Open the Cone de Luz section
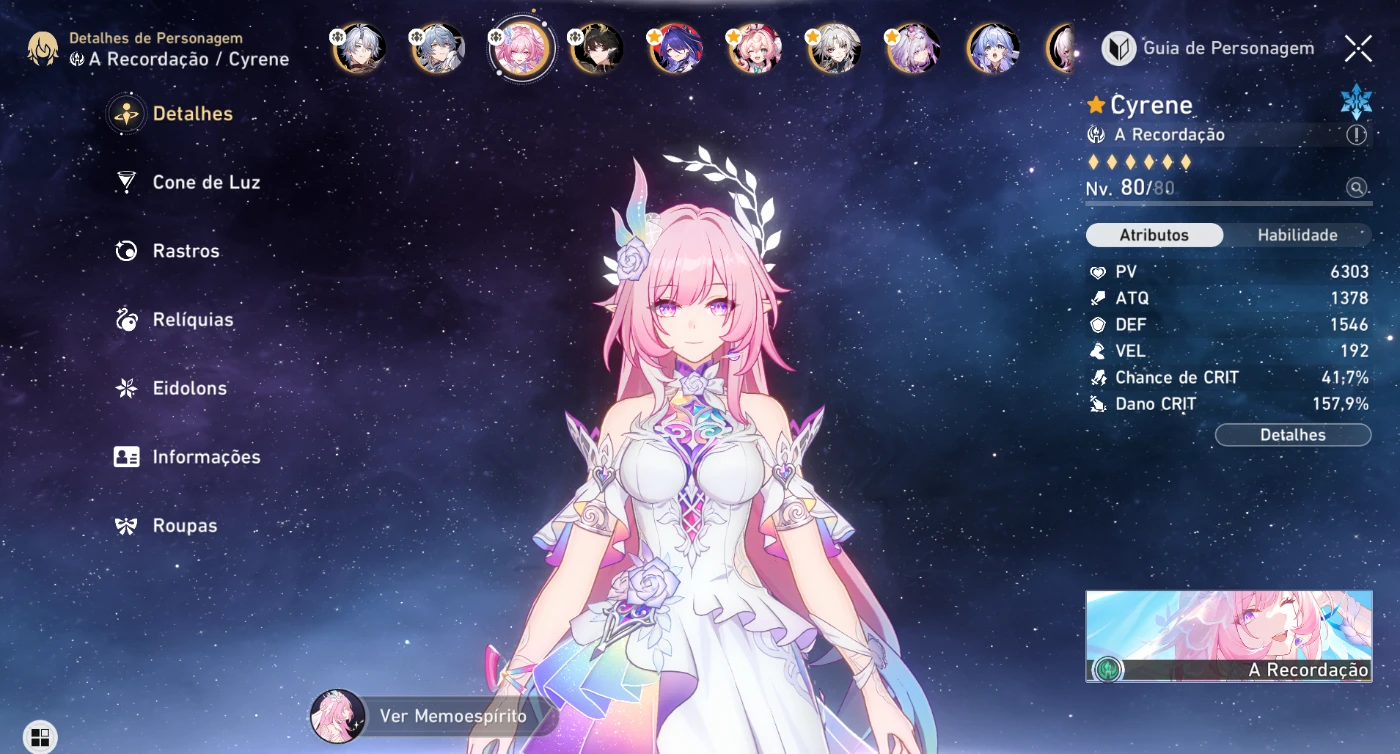Image resolution: width=1400 pixels, height=754 pixels. tap(205, 183)
